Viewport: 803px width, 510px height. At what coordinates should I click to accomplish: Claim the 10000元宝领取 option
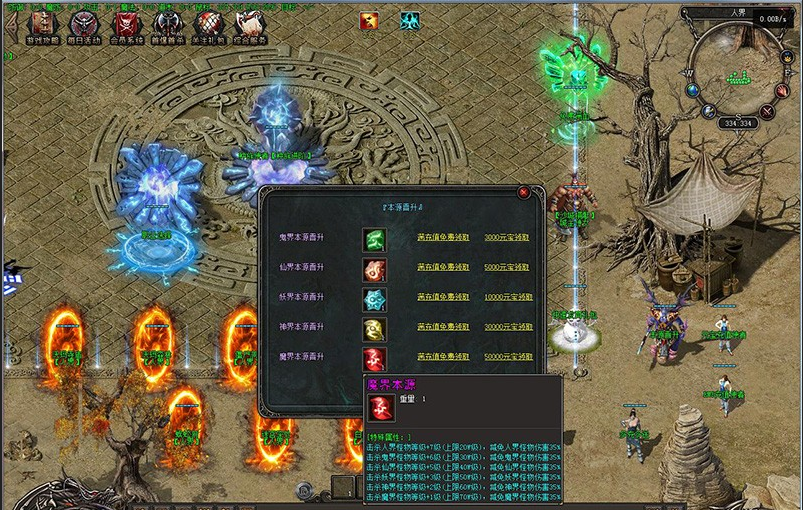(x=508, y=297)
